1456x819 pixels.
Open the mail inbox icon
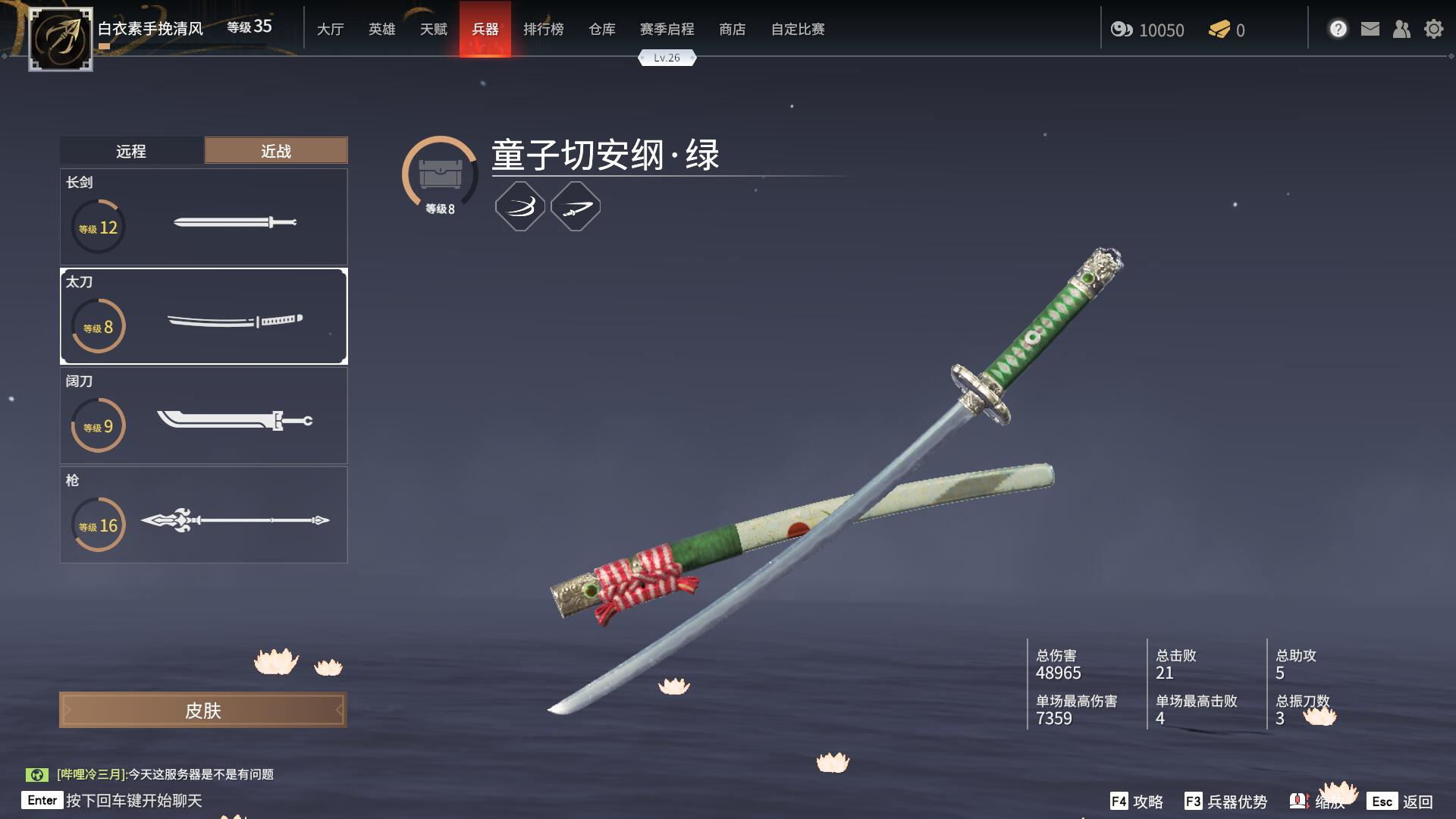point(1369,28)
